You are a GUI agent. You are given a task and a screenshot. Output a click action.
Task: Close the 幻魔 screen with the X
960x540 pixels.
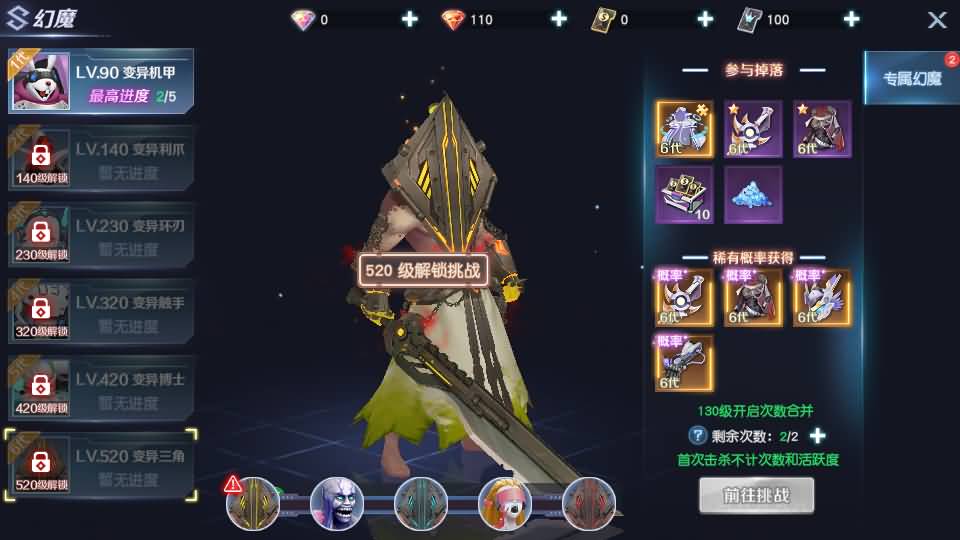coord(936,20)
